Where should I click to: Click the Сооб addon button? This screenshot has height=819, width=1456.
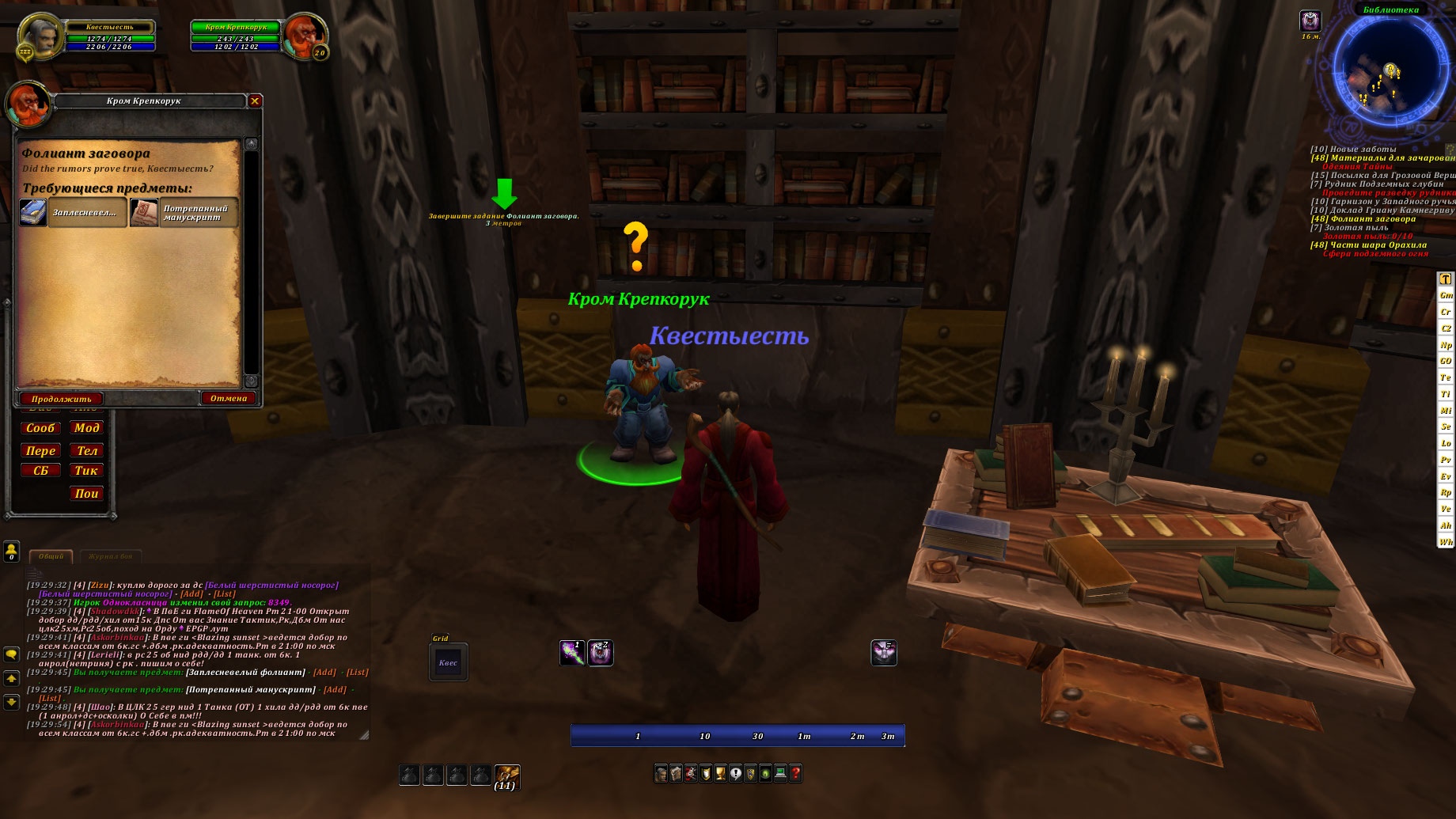40,428
